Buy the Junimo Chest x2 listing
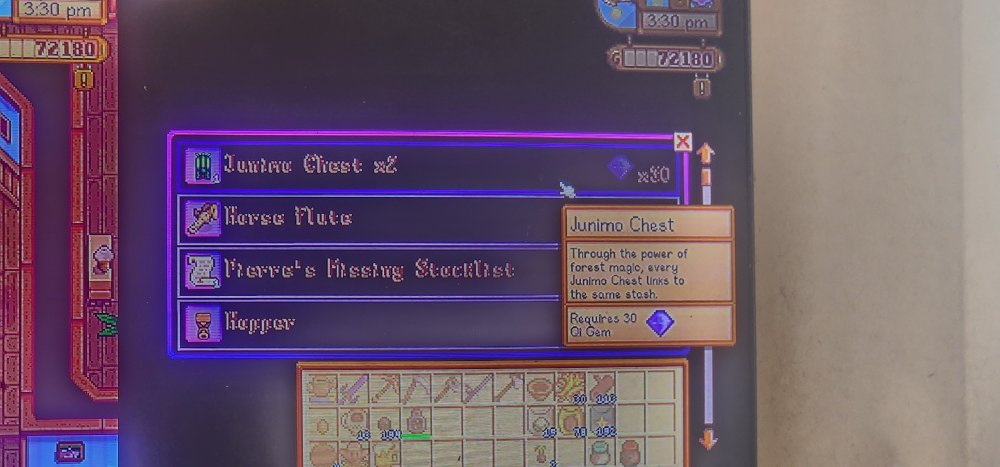 pos(400,166)
